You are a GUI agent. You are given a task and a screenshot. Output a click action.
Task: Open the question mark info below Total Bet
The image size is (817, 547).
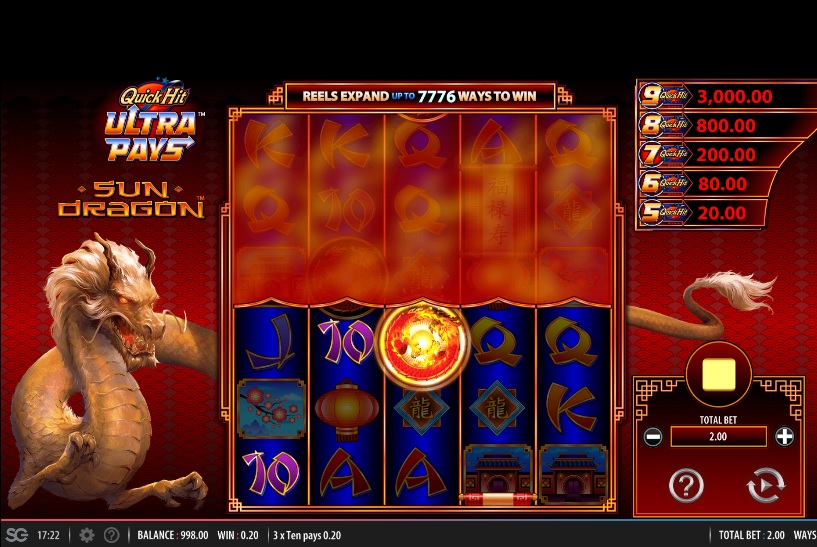point(686,486)
